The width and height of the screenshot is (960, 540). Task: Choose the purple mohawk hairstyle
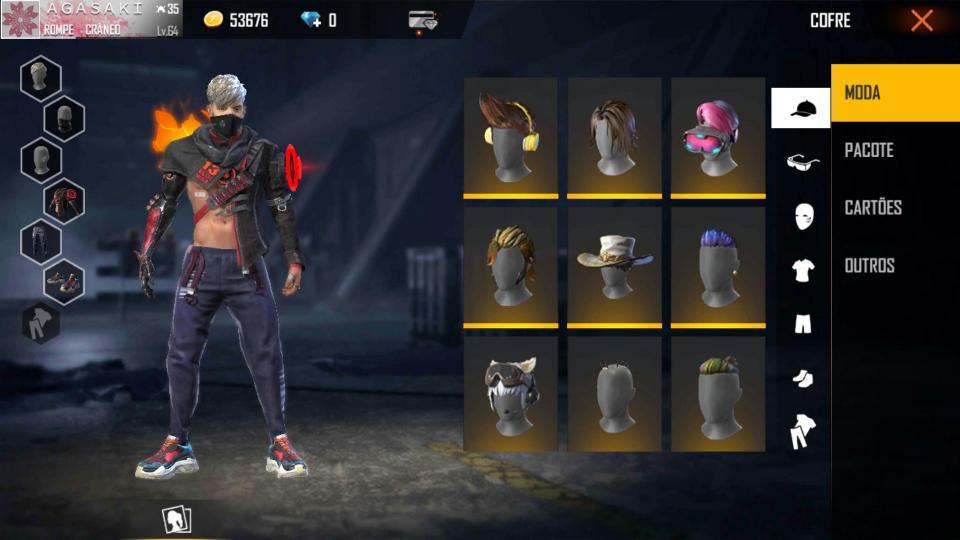coord(717,266)
